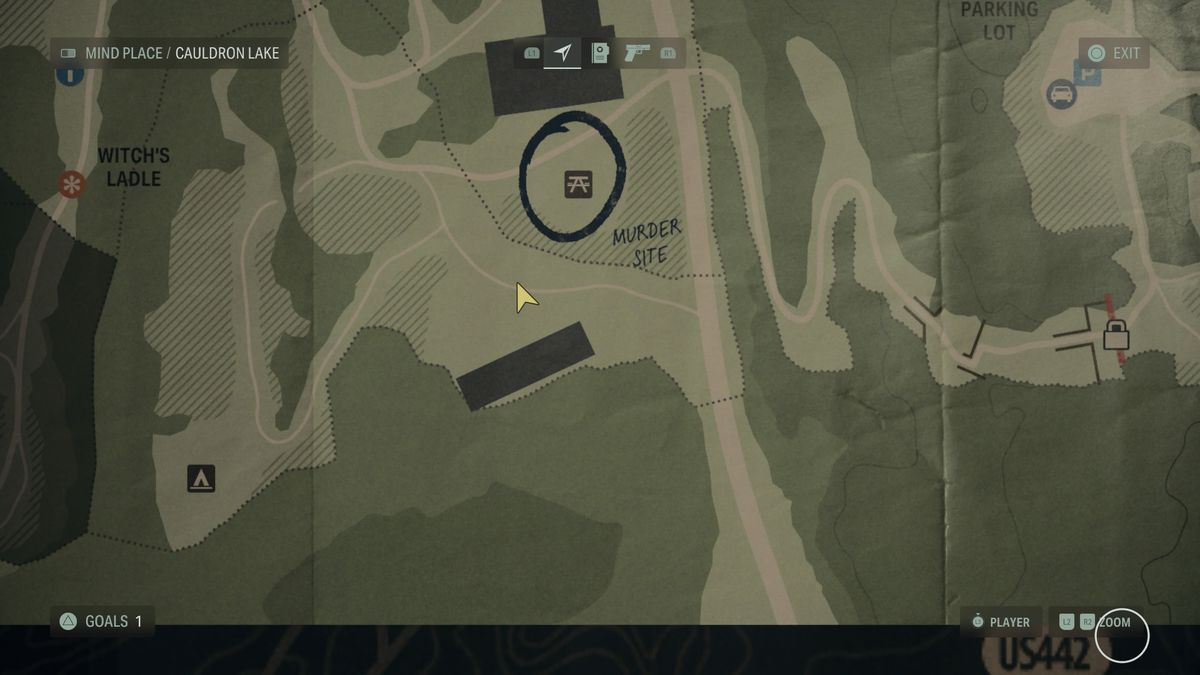Select the blue info marker

[x=69, y=75]
